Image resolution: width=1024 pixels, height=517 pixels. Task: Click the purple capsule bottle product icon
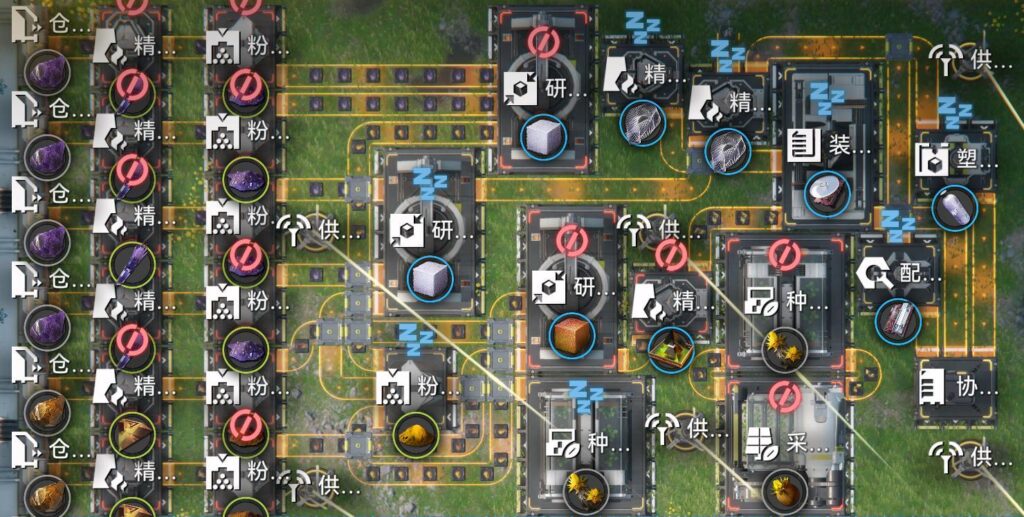[x=955, y=207]
